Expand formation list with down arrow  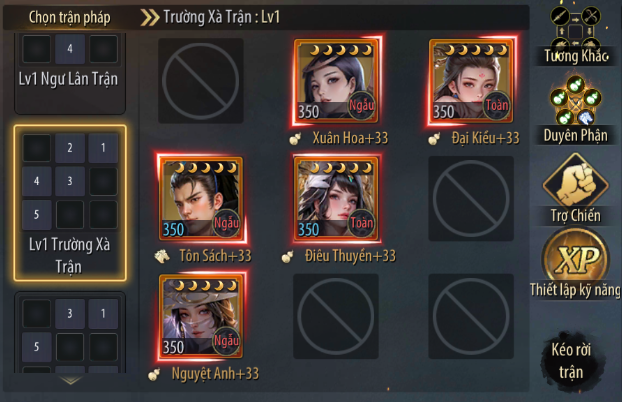69,381
